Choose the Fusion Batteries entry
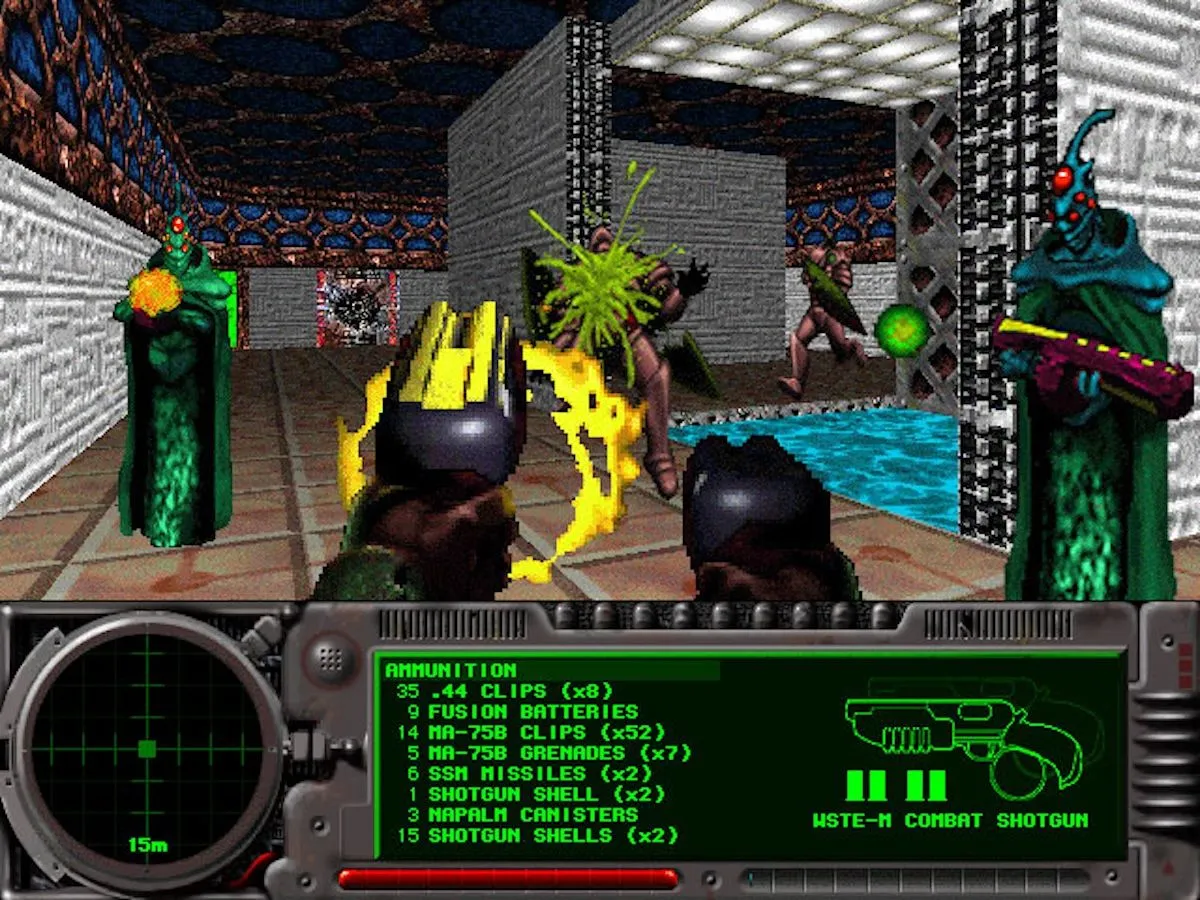 pyautogui.click(x=522, y=712)
